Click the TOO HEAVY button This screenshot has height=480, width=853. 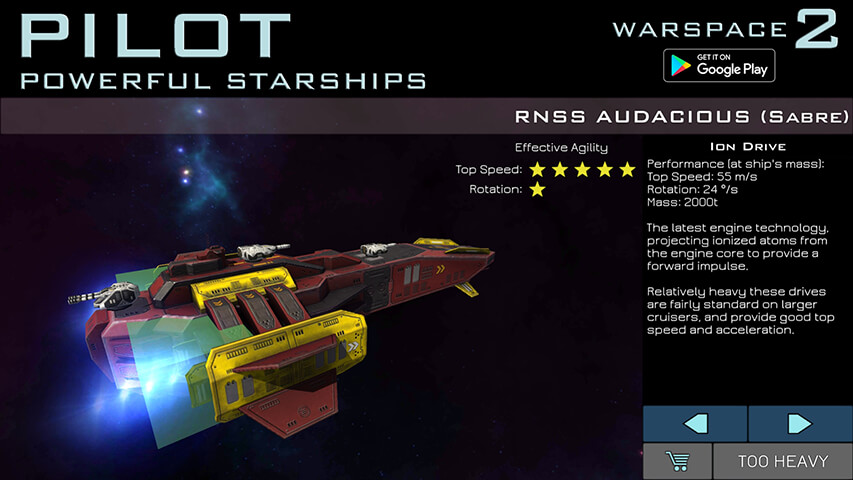(x=783, y=461)
